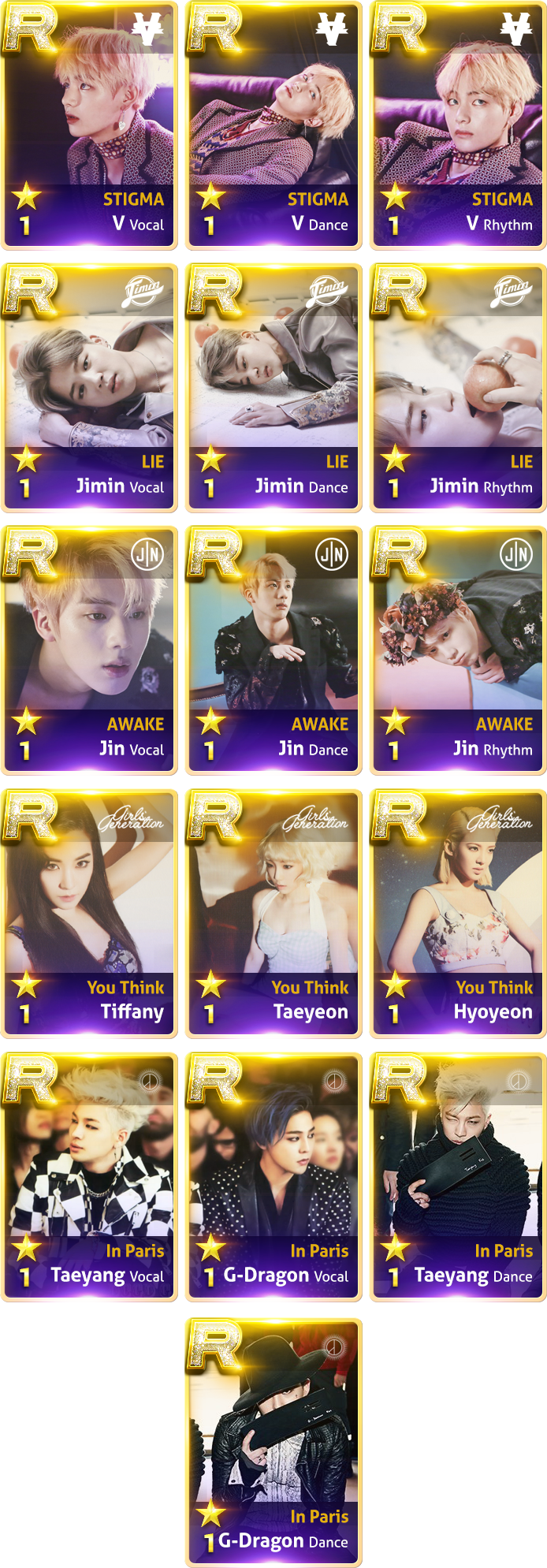Open the LIE Jimin Dance card
This screenshot has width=547, height=1568.
(x=273, y=388)
